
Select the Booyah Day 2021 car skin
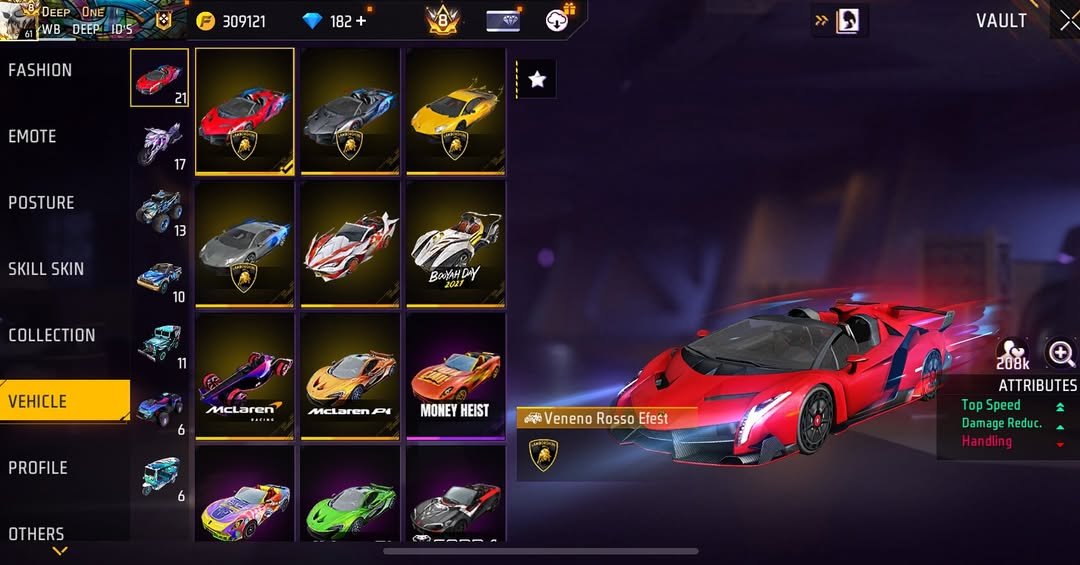point(455,243)
